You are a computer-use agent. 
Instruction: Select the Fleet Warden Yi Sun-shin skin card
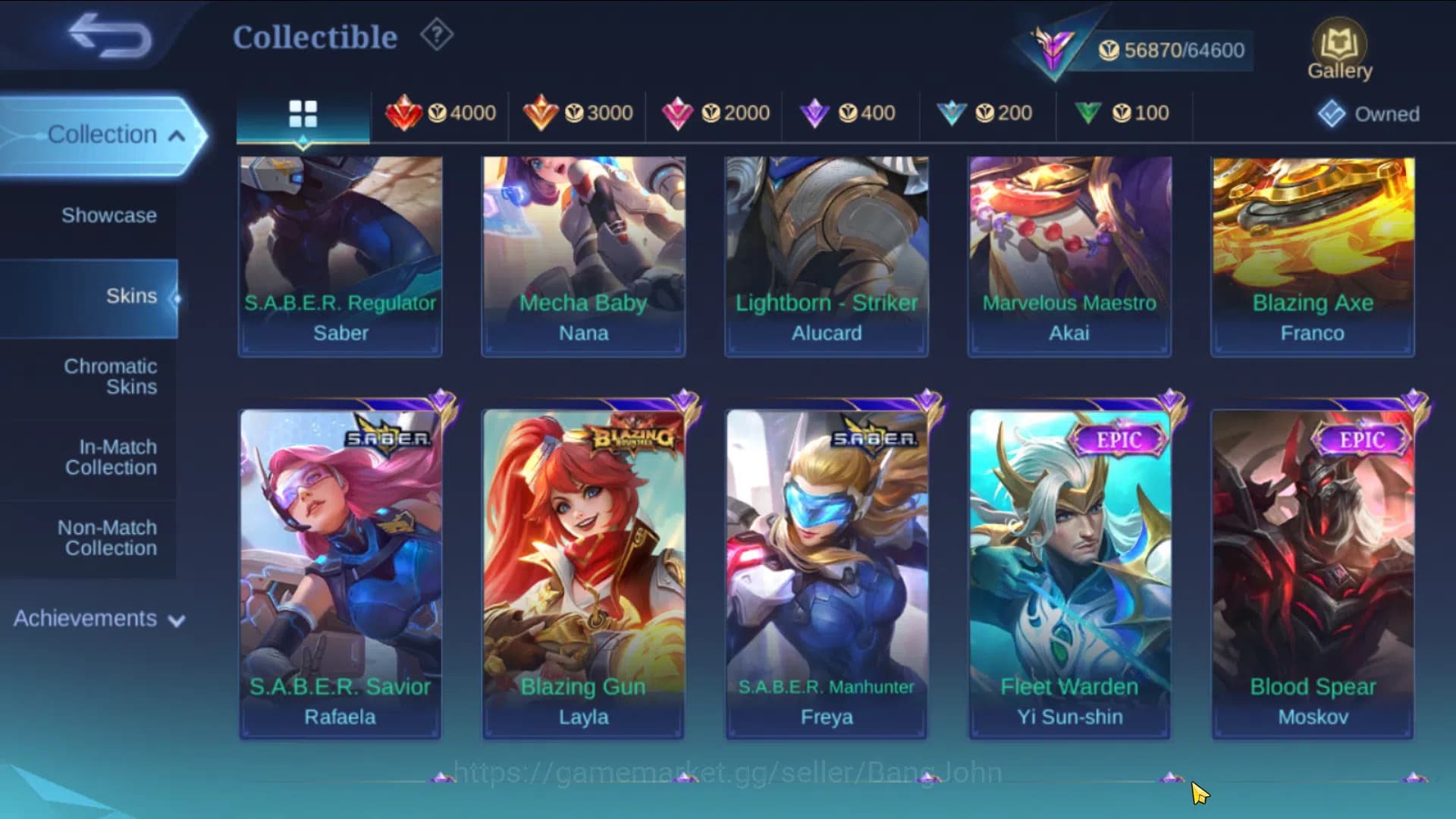click(x=1069, y=569)
